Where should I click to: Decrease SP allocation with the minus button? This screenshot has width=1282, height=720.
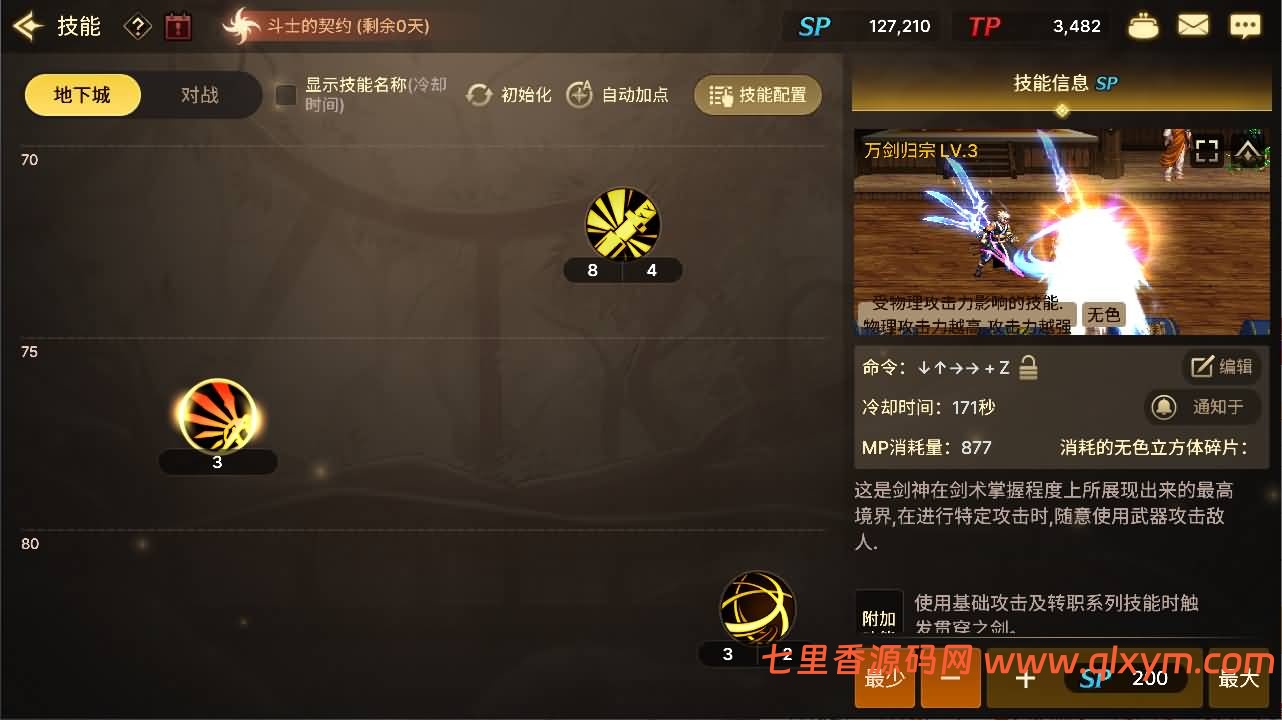[x=950, y=678]
